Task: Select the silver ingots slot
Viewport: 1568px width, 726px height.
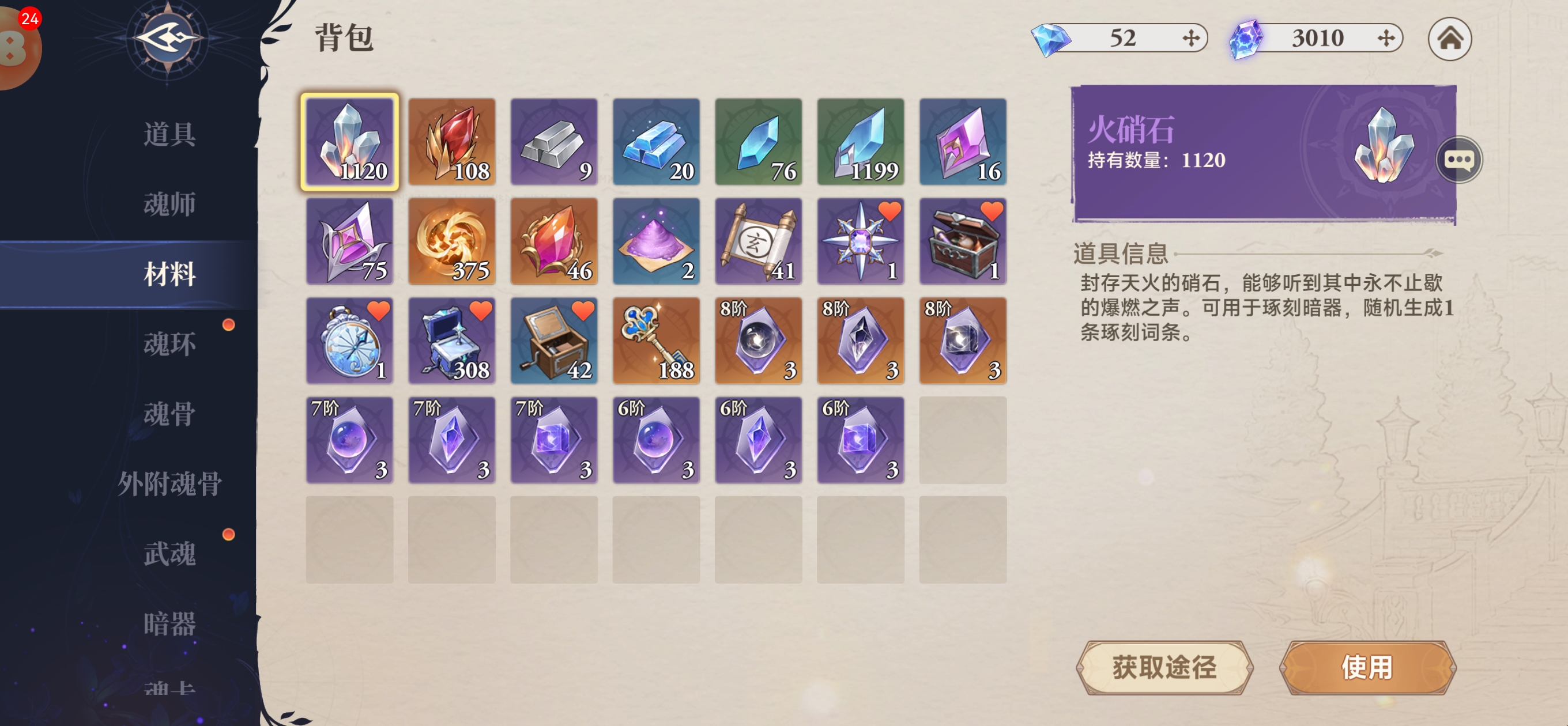Action: (554, 142)
